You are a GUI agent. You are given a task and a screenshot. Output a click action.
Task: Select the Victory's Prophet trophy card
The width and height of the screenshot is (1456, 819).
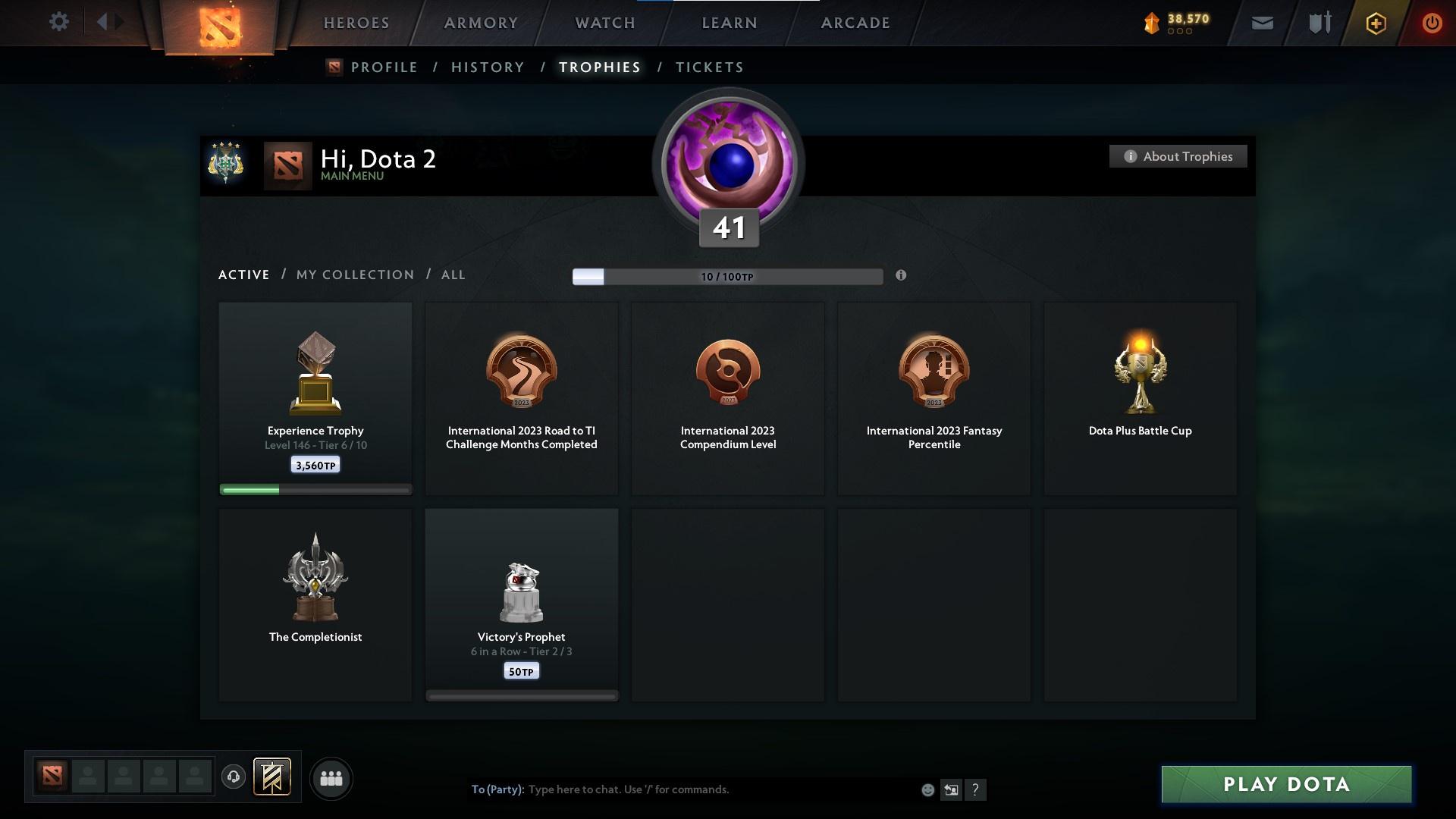[521, 603]
